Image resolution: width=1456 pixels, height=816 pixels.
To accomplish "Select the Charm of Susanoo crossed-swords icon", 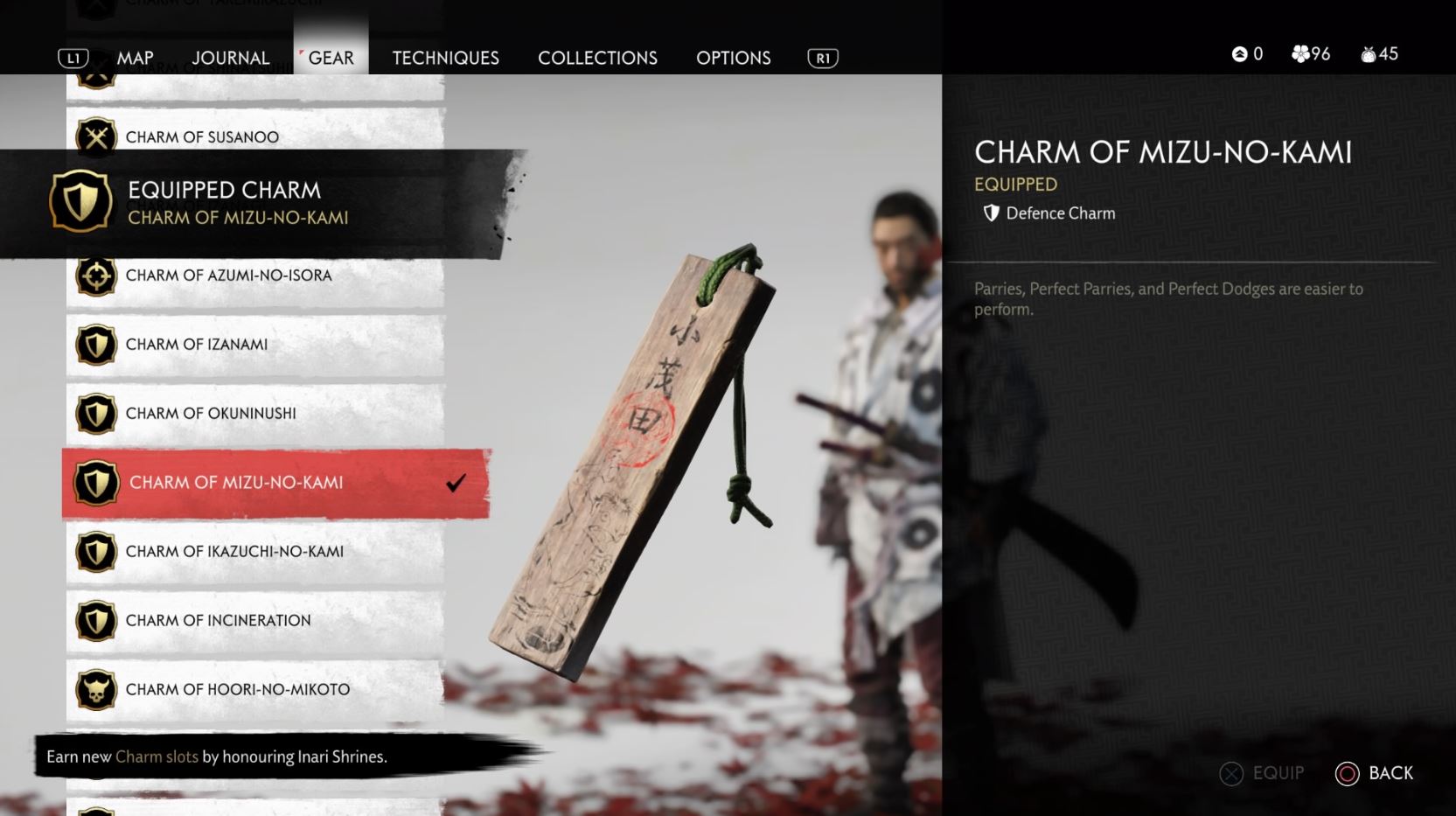I will click(96, 136).
